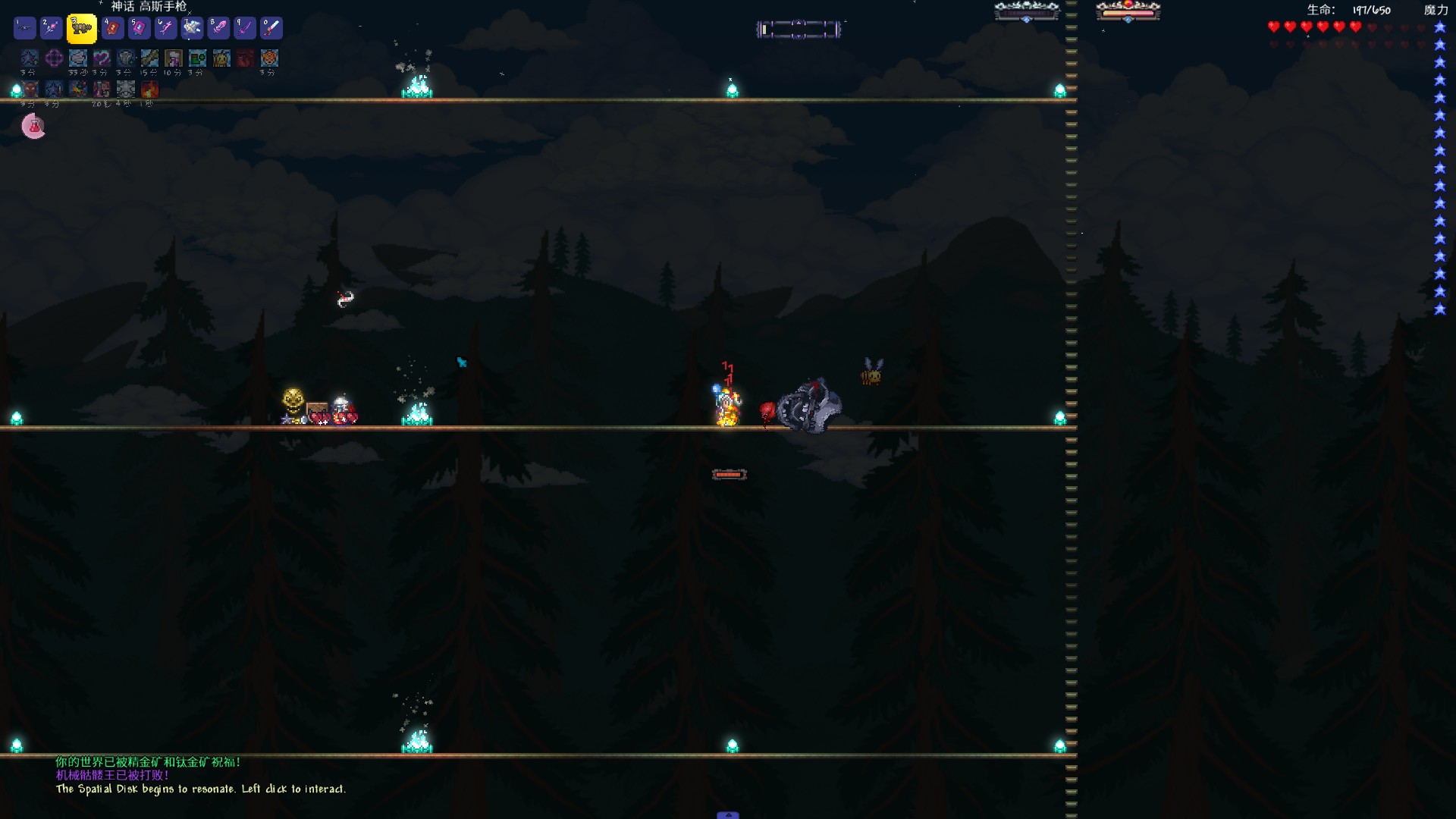Choose the pink and blue spell book
This screenshot has width=1456, height=819.
point(139,29)
